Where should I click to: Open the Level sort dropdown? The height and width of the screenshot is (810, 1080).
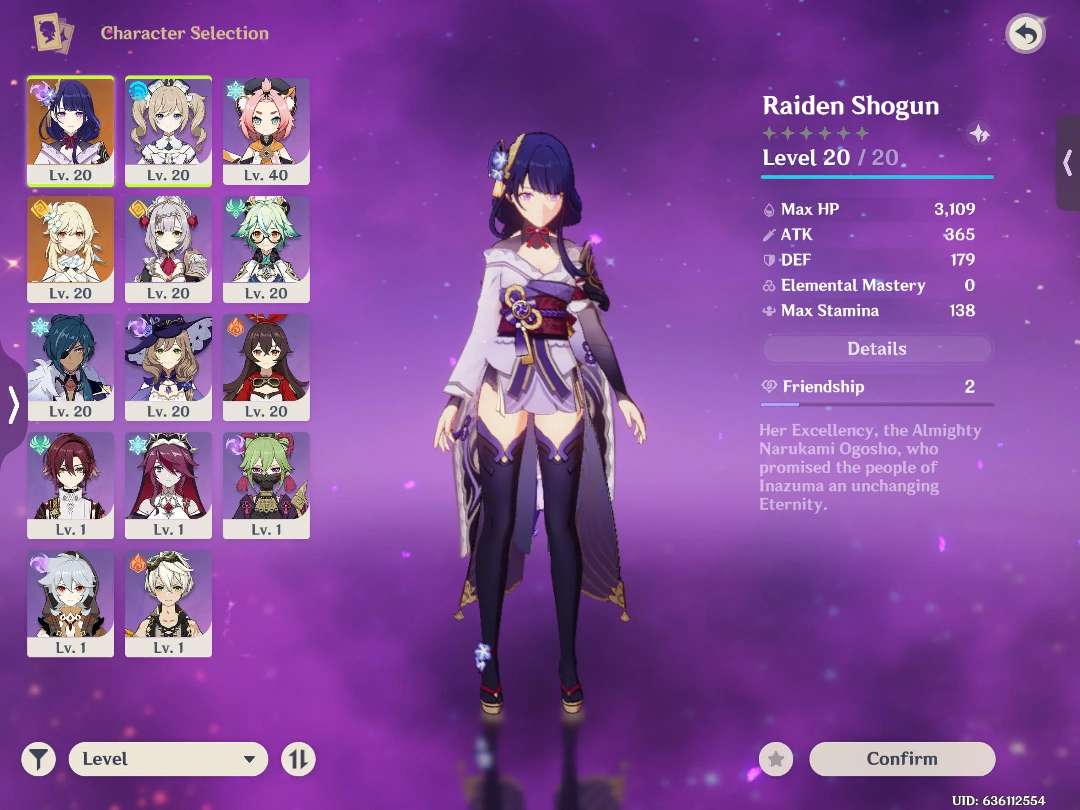pyautogui.click(x=168, y=759)
